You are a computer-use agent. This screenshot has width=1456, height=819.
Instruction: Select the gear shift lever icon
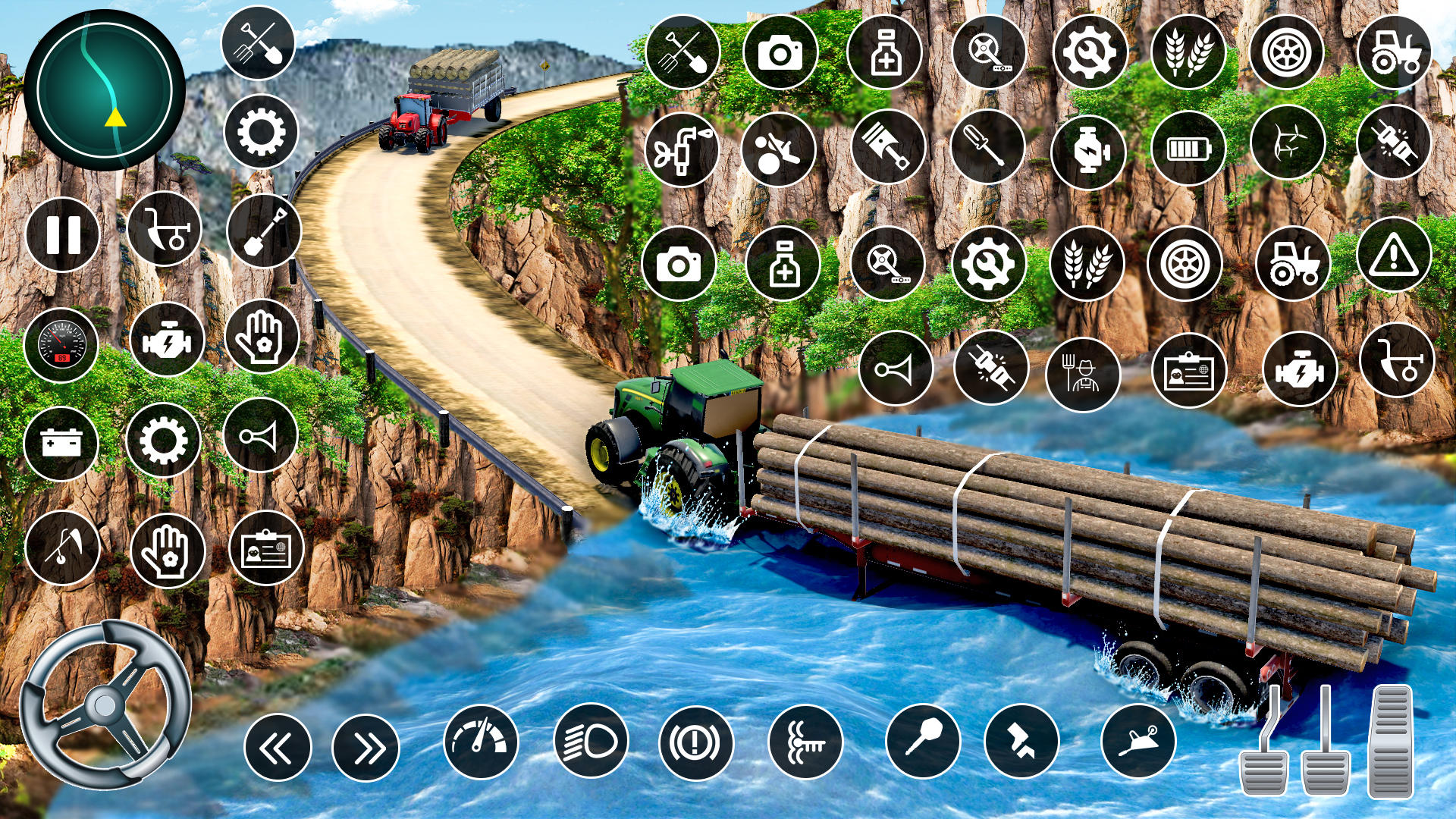(x=923, y=738)
